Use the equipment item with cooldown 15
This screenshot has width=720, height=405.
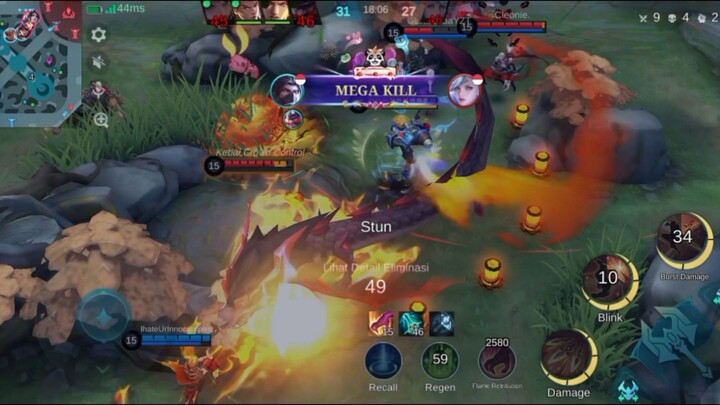click(x=382, y=323)
